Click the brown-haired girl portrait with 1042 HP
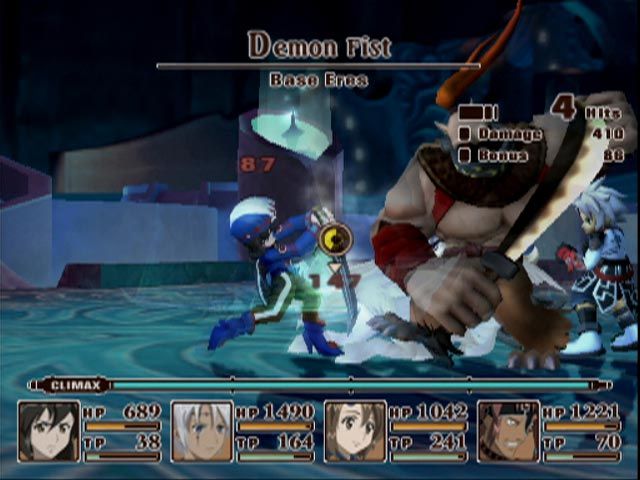This screenshot has height=480, width=640. [x=355, y=431]
